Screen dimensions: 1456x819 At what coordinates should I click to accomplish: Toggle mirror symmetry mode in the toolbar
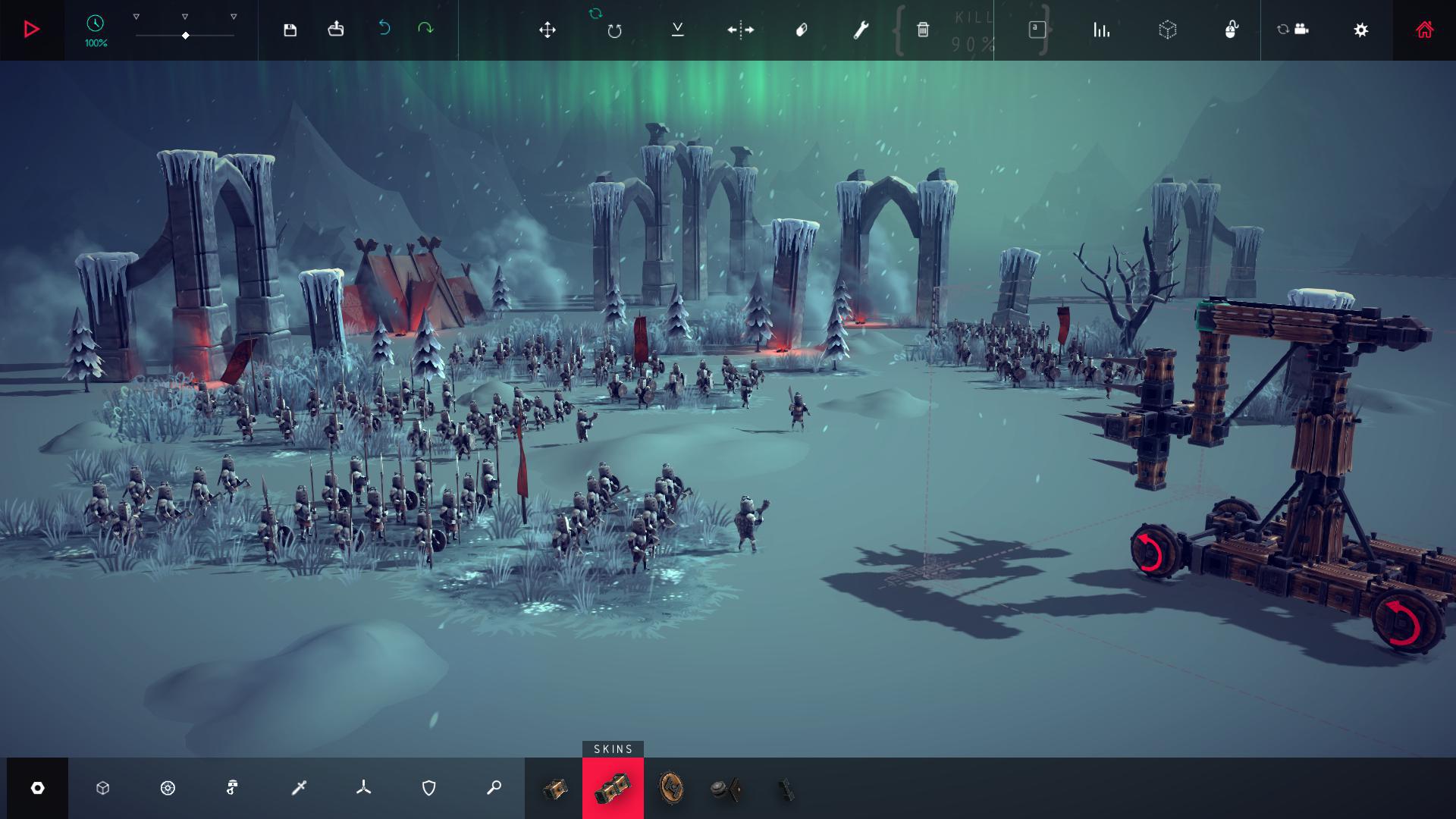click(x=739, y=30)
